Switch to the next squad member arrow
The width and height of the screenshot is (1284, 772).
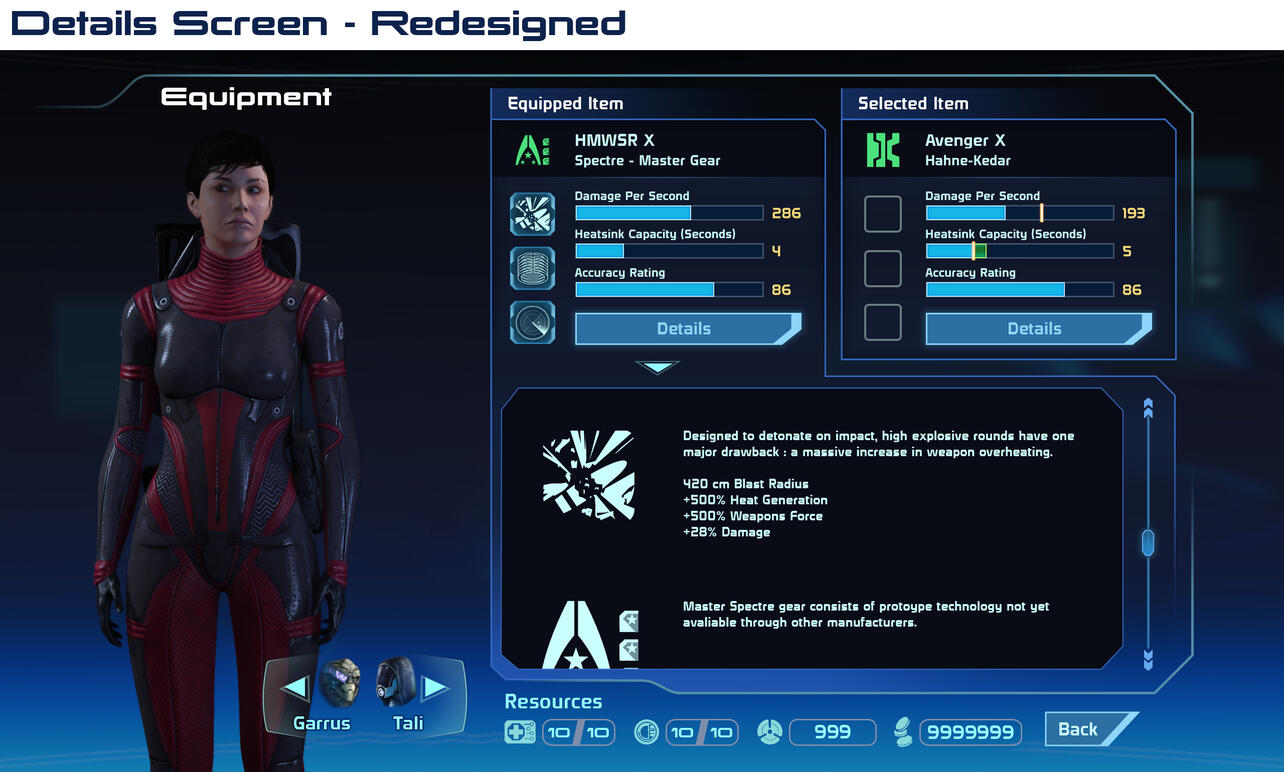point(435,688)
